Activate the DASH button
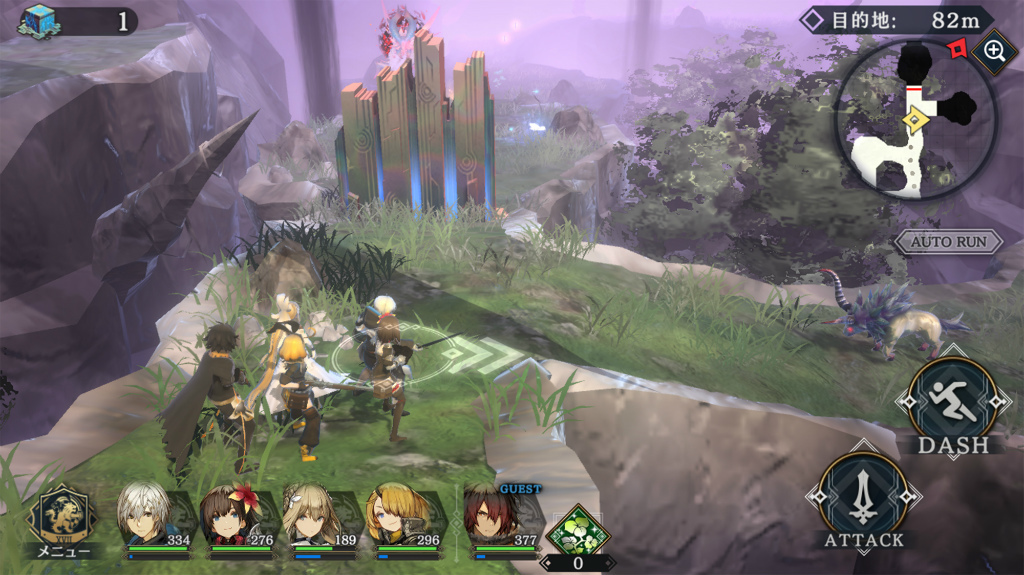Screen dimensions: 1024x575 pyautogui.click(x=951, y=403)
